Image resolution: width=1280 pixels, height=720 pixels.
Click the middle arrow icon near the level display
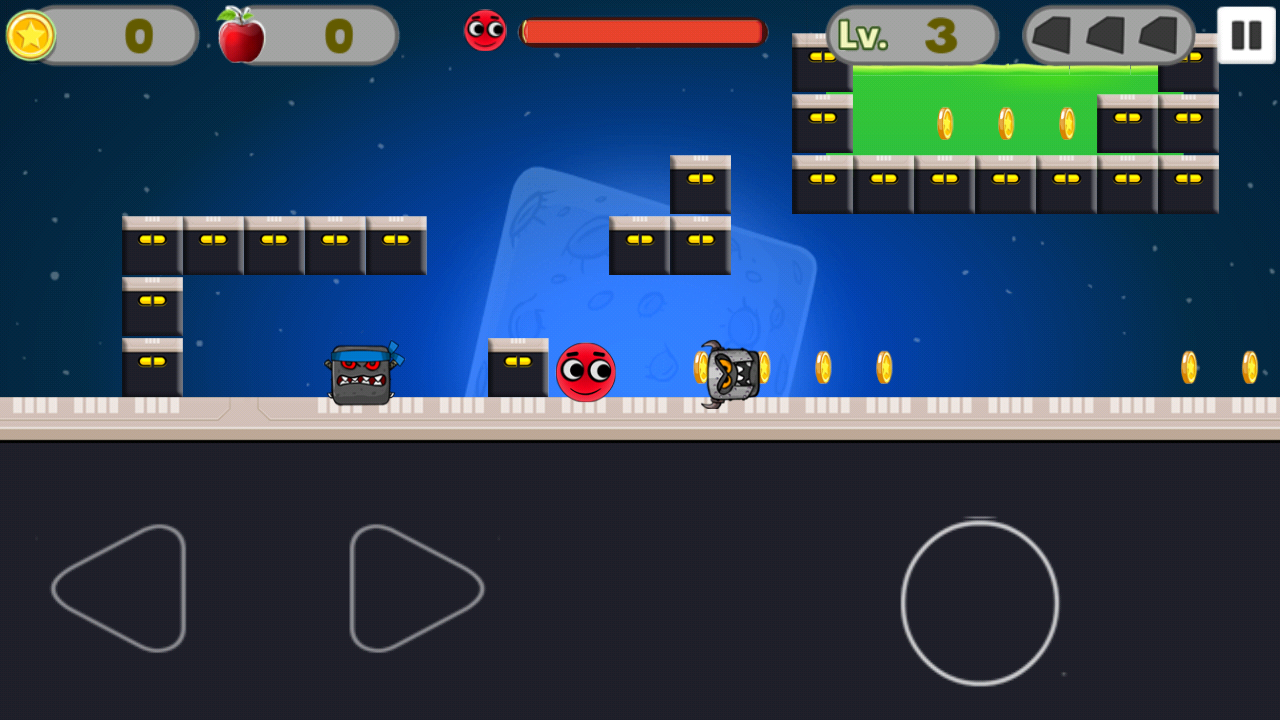1105,37
